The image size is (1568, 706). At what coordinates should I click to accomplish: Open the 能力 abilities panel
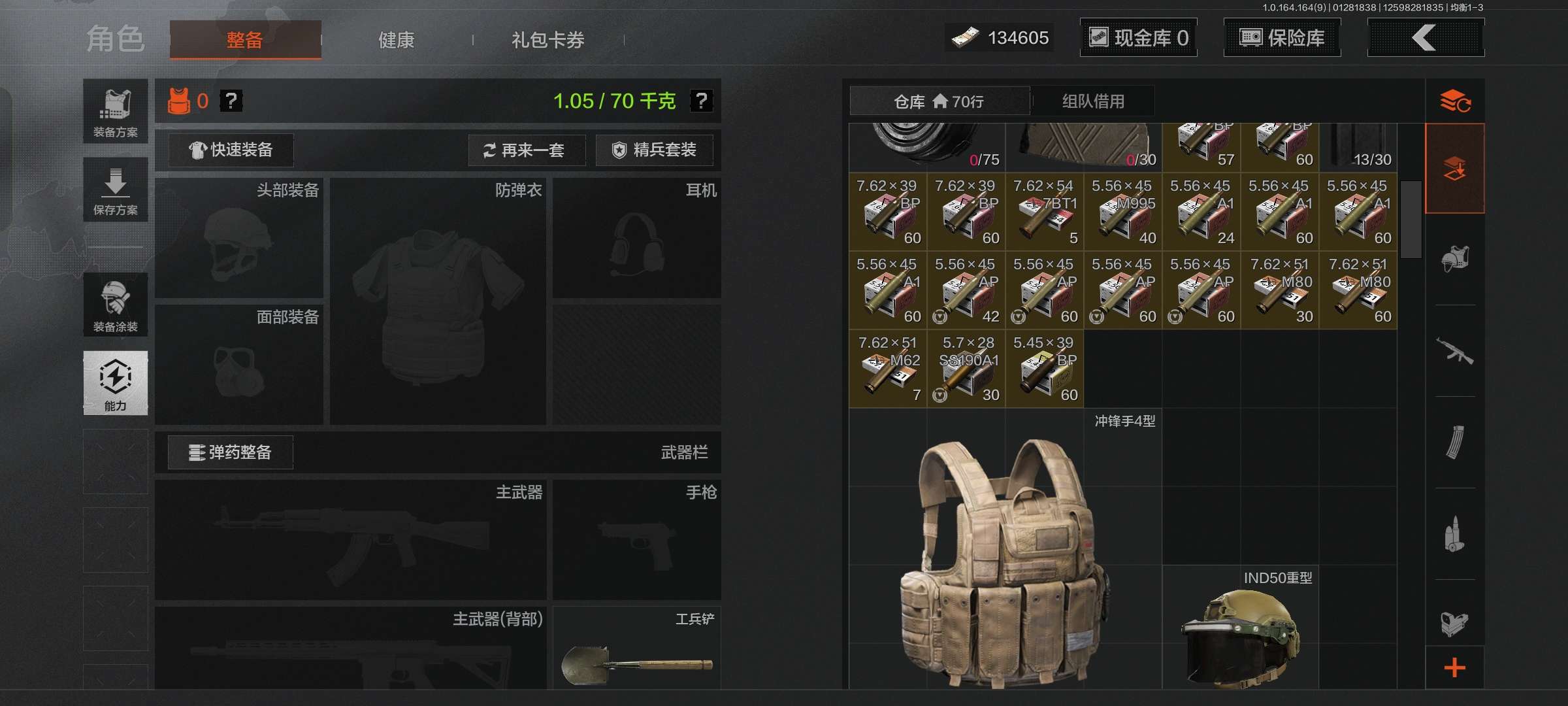click(x=116, y=383)
